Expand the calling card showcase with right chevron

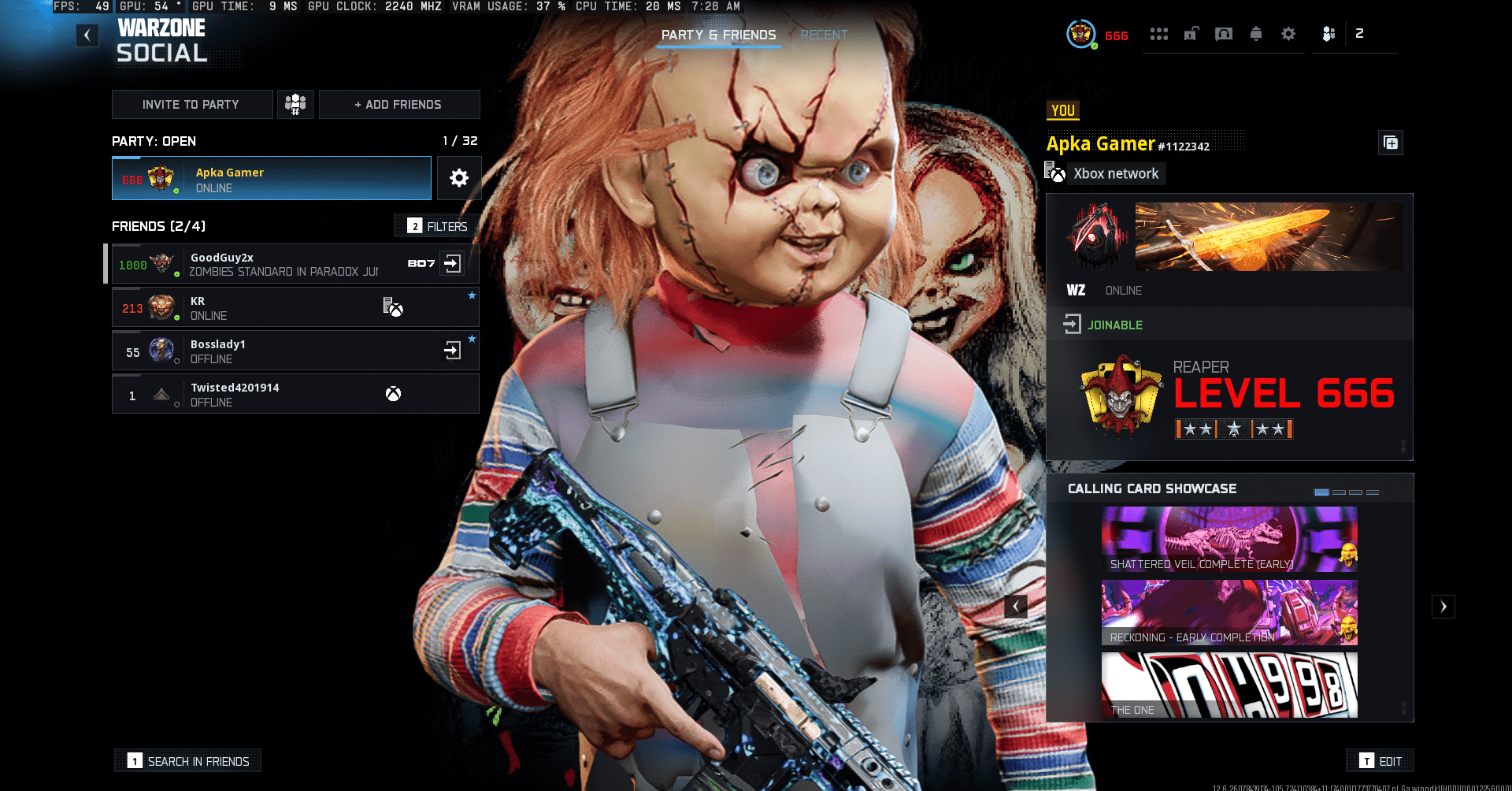[1443, 607]
